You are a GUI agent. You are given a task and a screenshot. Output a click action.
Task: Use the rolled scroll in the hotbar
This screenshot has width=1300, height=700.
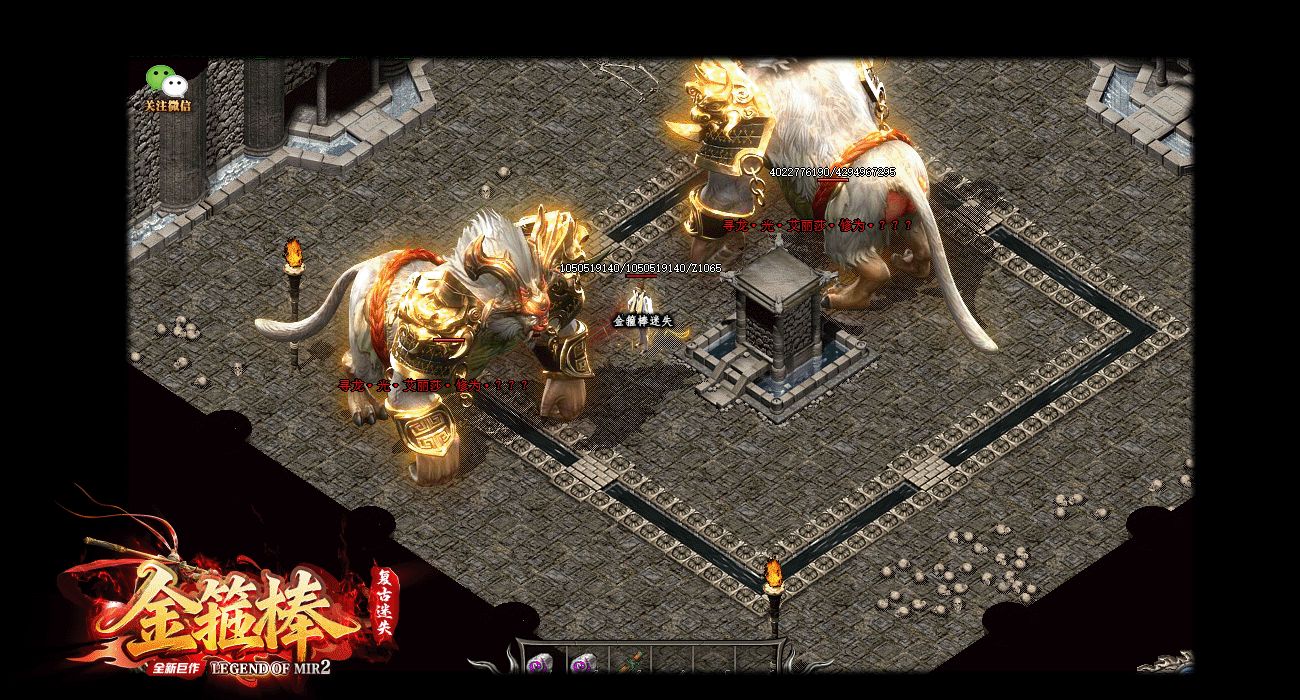632,662
